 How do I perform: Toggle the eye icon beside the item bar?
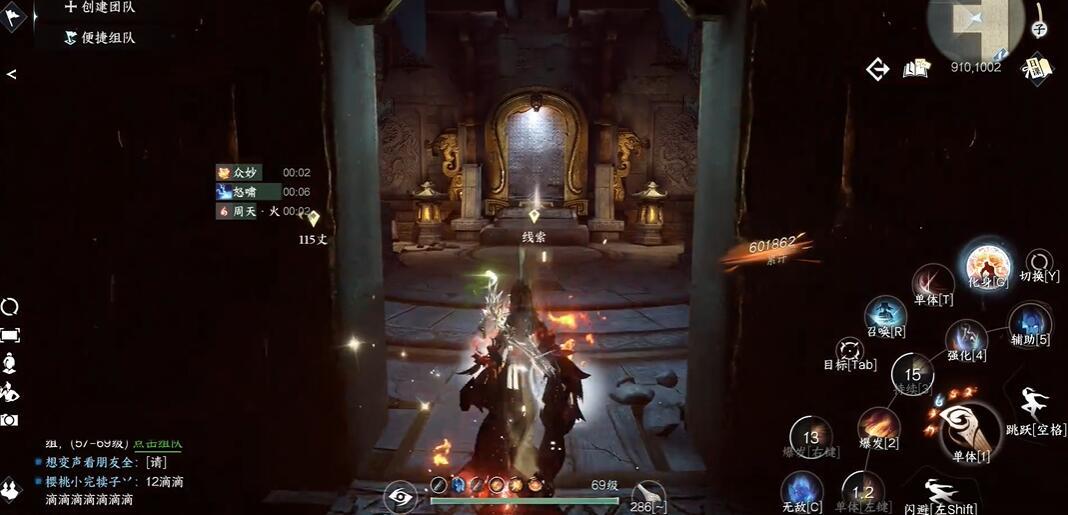pos(401,496)
